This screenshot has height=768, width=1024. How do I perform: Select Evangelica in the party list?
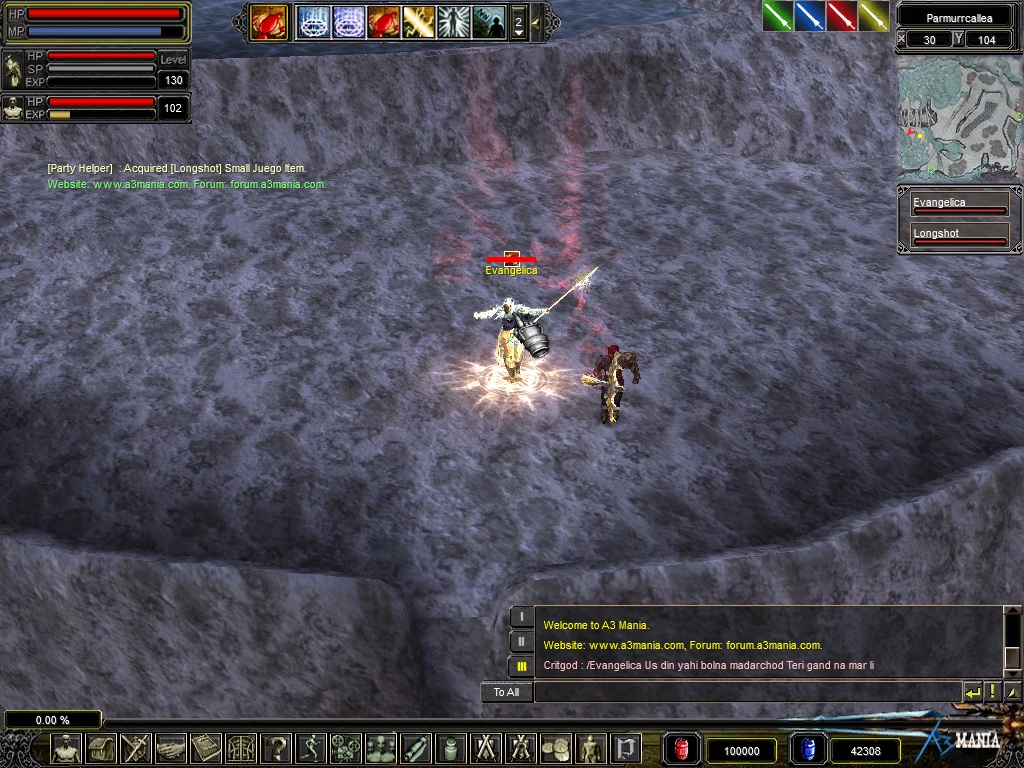[x=959, y=206]
